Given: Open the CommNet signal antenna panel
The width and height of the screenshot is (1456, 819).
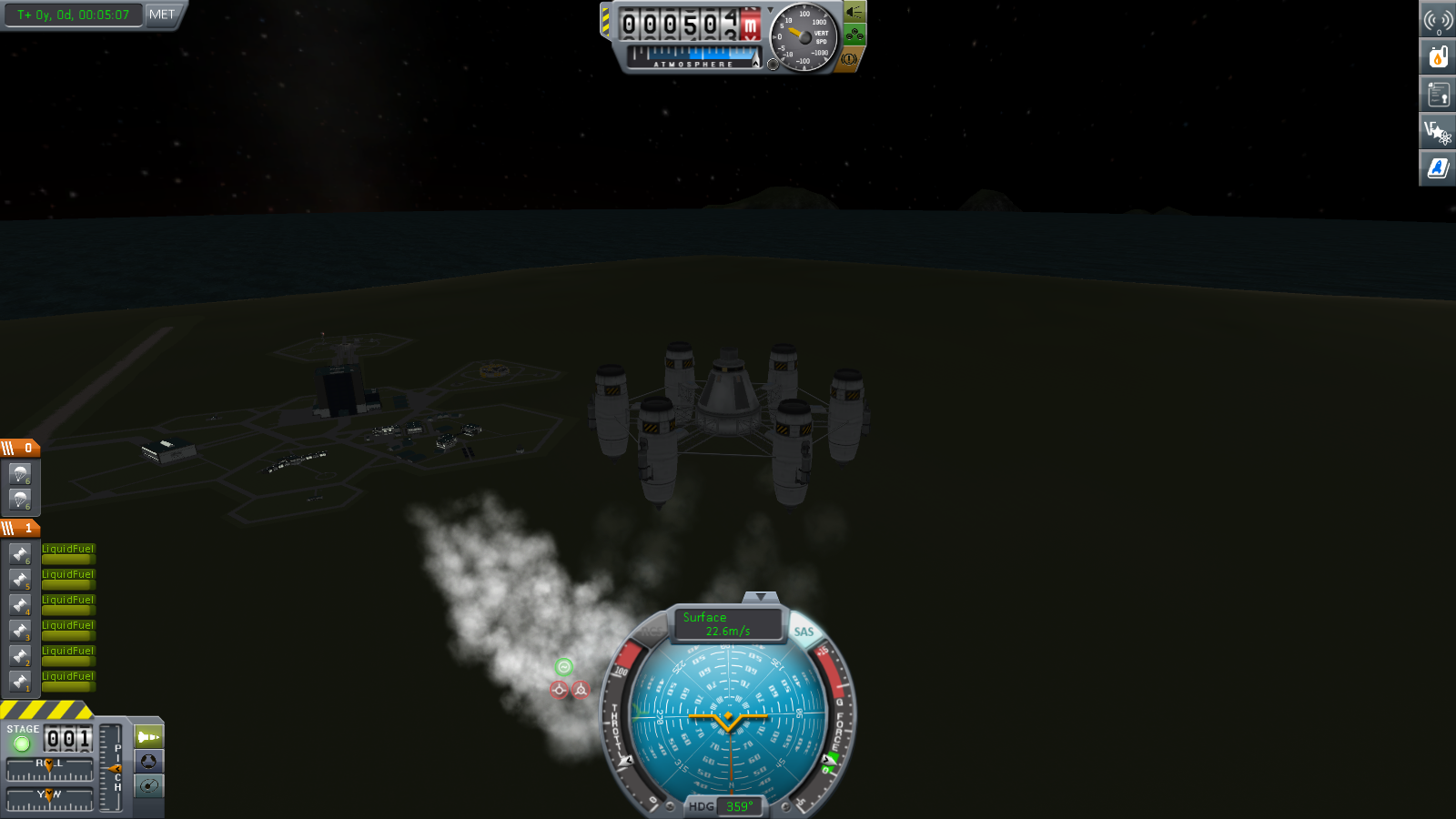Looking at the screenshot, I should coord(1438,20).
